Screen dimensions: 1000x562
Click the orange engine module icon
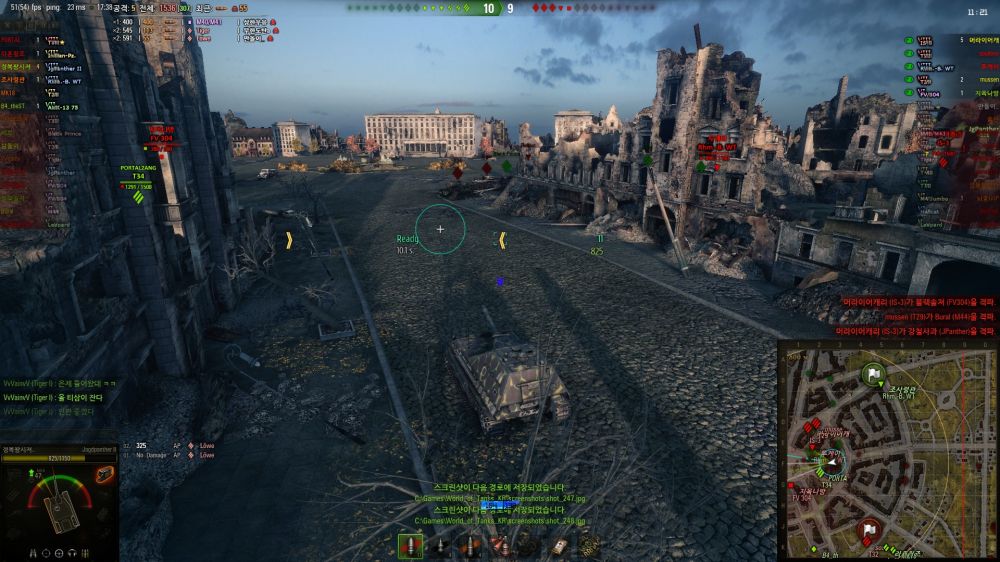[105, 473]
